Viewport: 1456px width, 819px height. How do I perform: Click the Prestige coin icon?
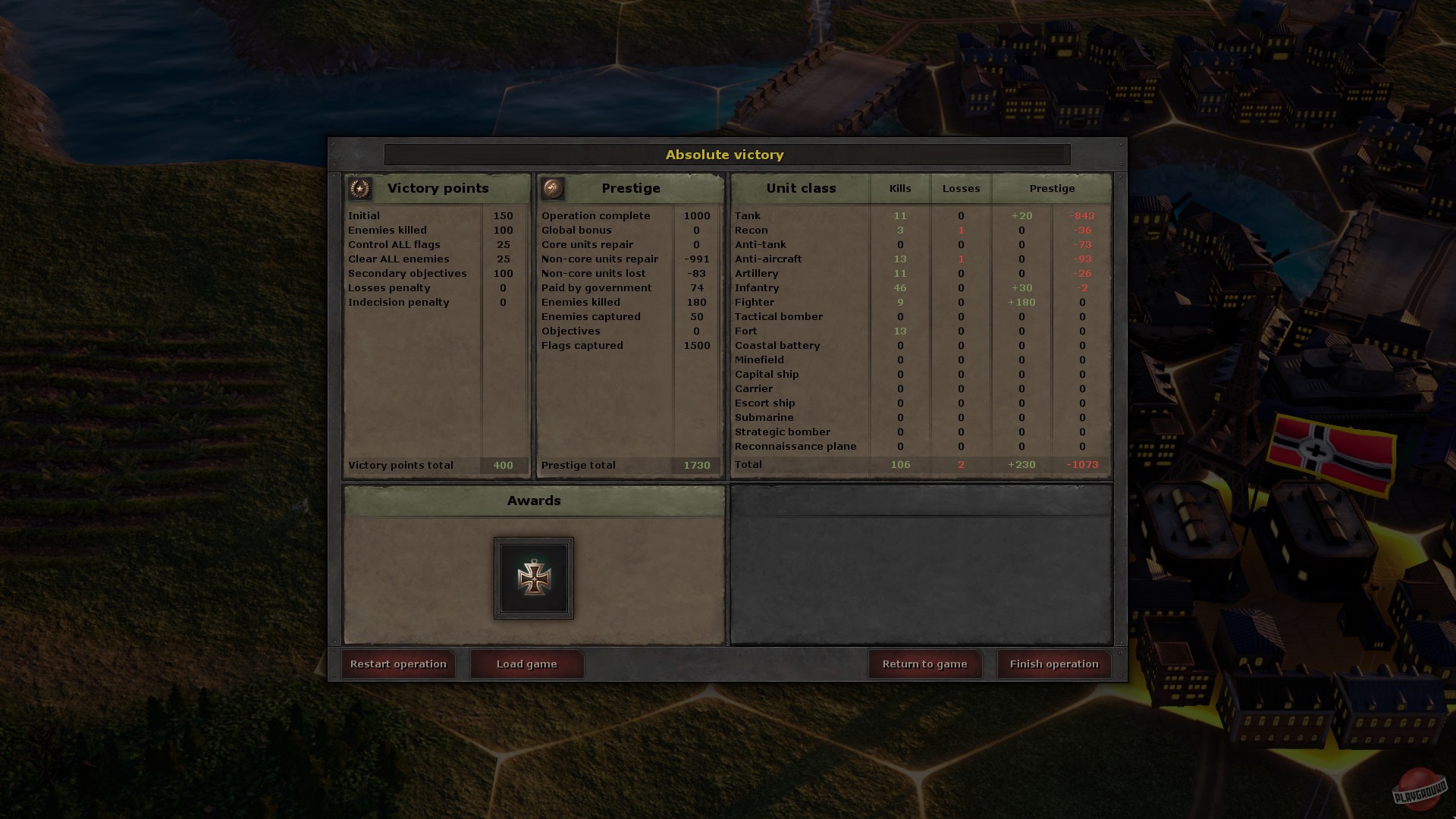554,188
